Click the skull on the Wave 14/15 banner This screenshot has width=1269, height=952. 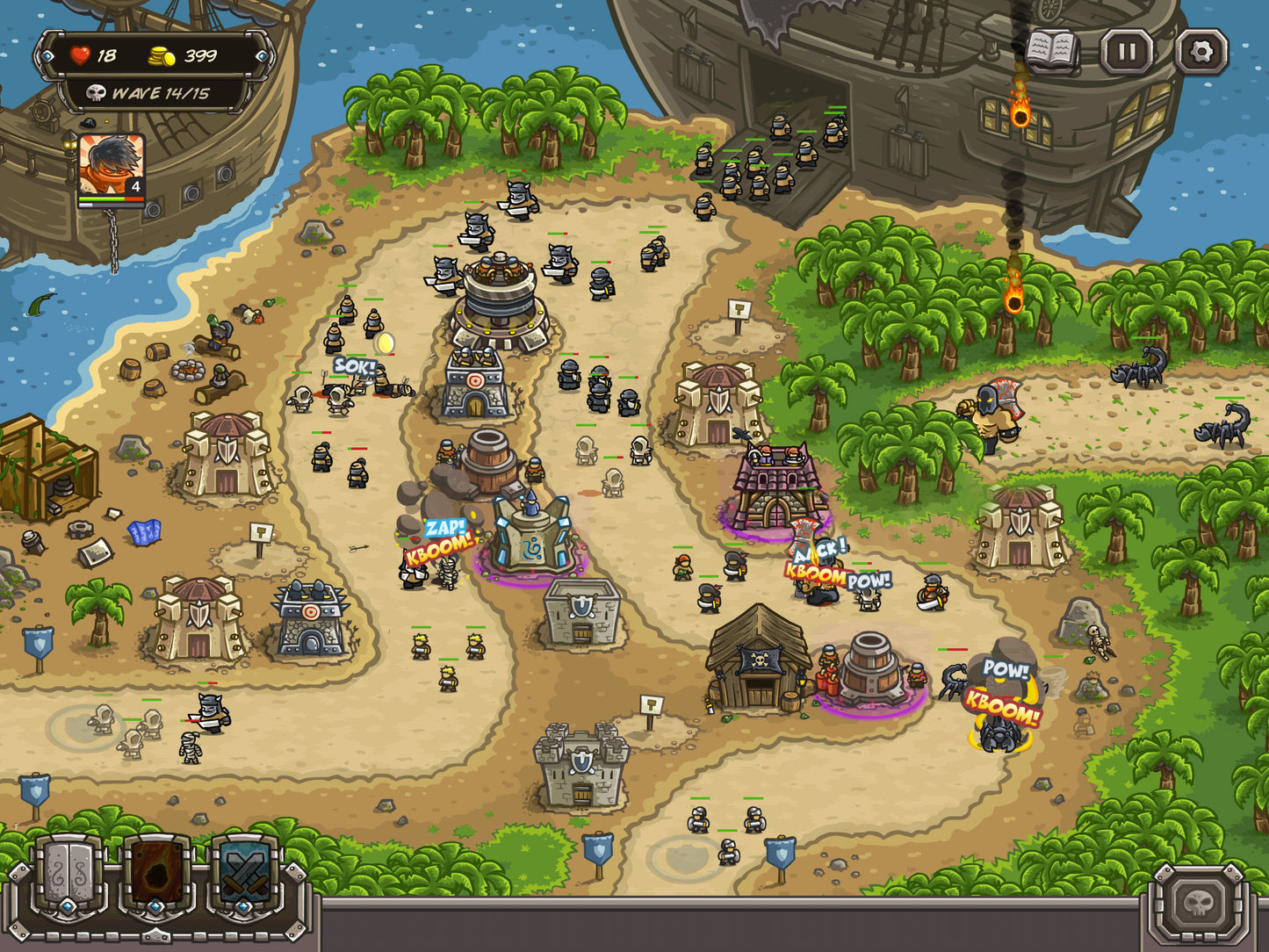tap(97, 92)
